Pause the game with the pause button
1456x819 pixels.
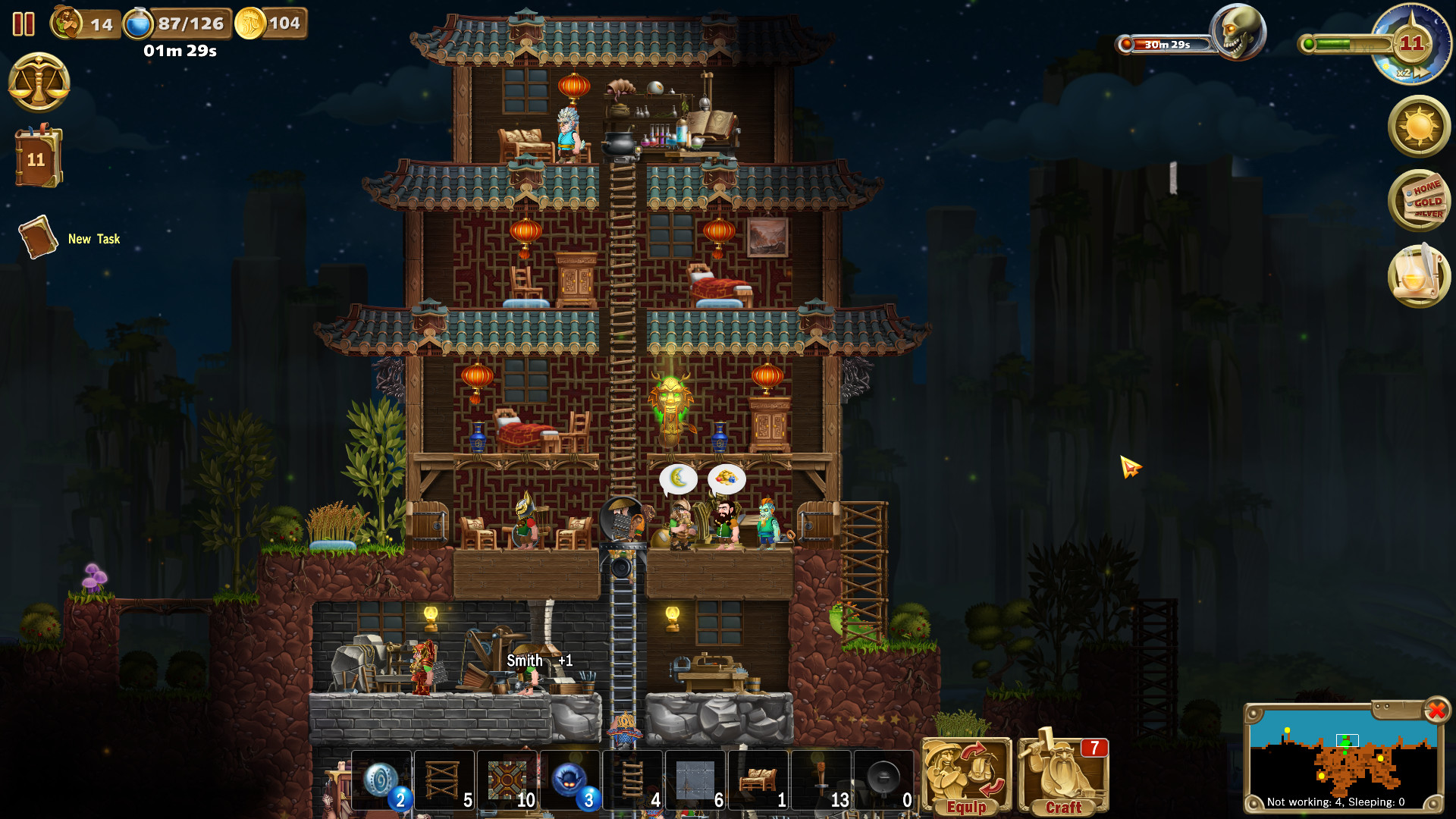pos(24,24)
